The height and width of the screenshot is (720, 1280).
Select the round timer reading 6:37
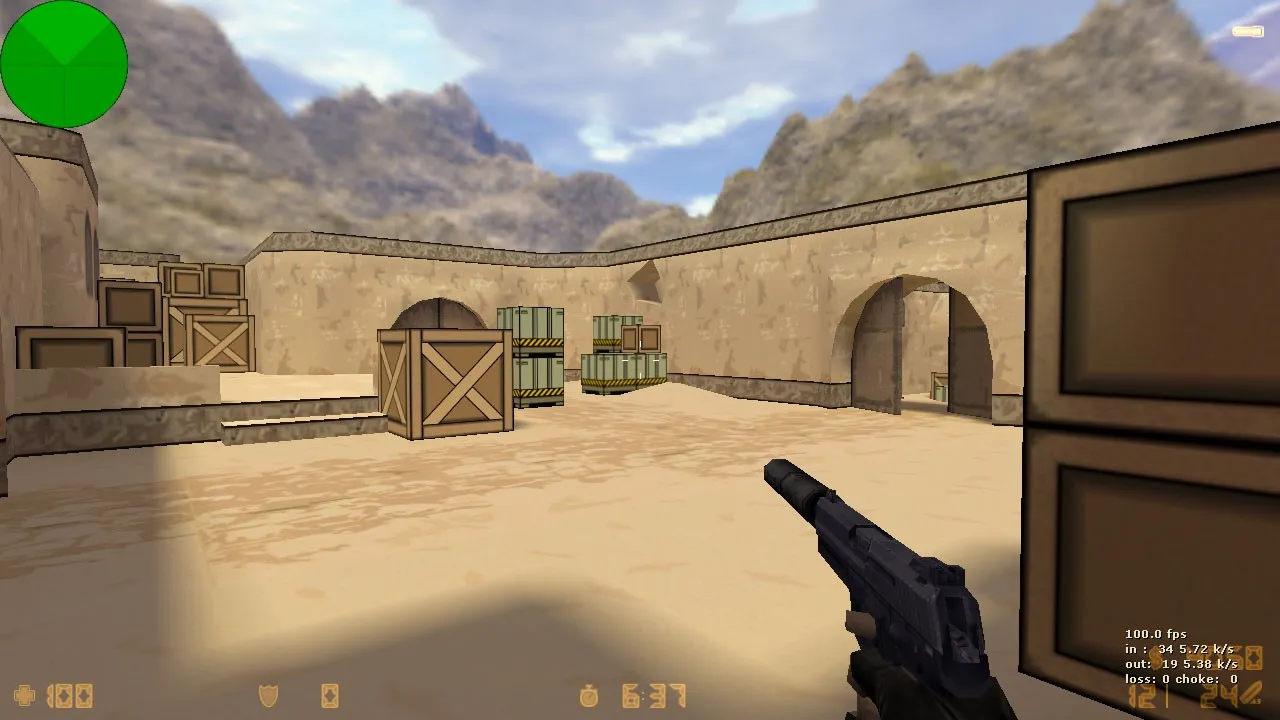point(652,696)
